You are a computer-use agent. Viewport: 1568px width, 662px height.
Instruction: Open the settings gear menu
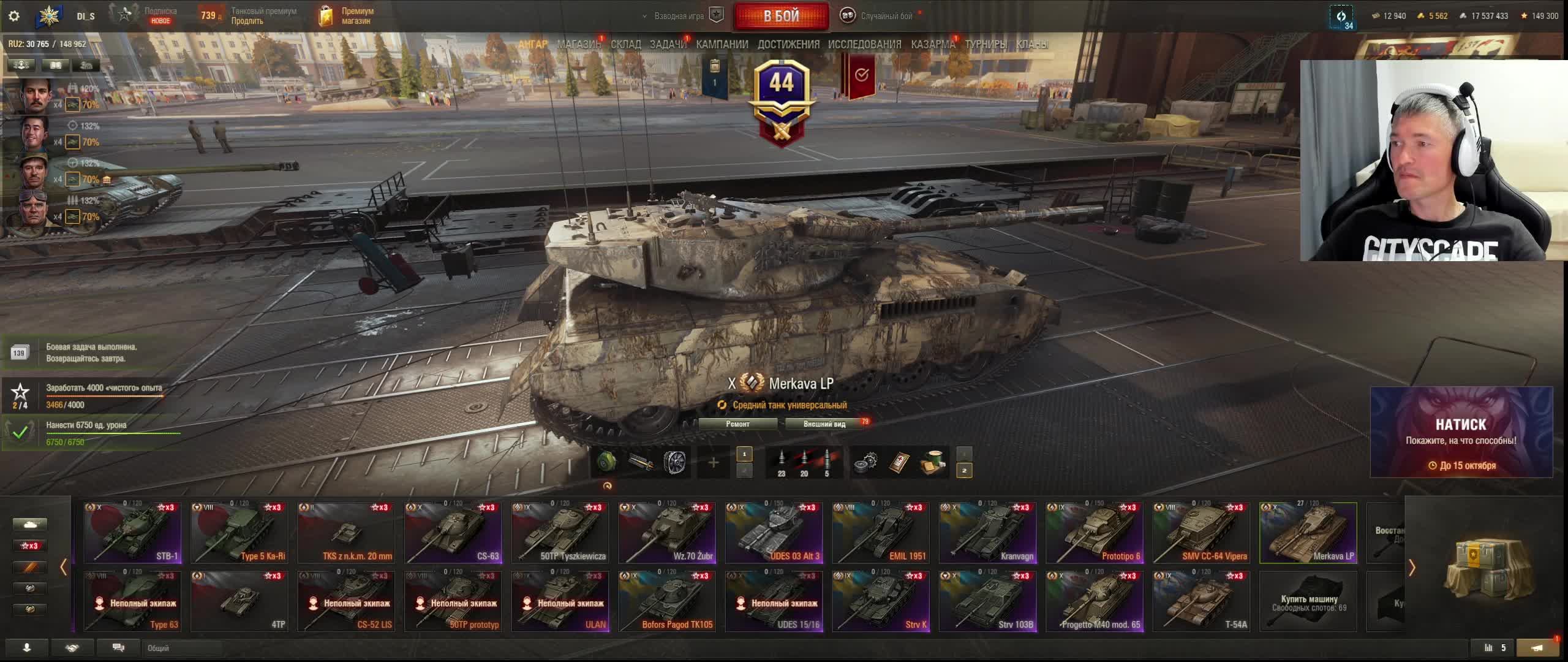coord(13,16)
